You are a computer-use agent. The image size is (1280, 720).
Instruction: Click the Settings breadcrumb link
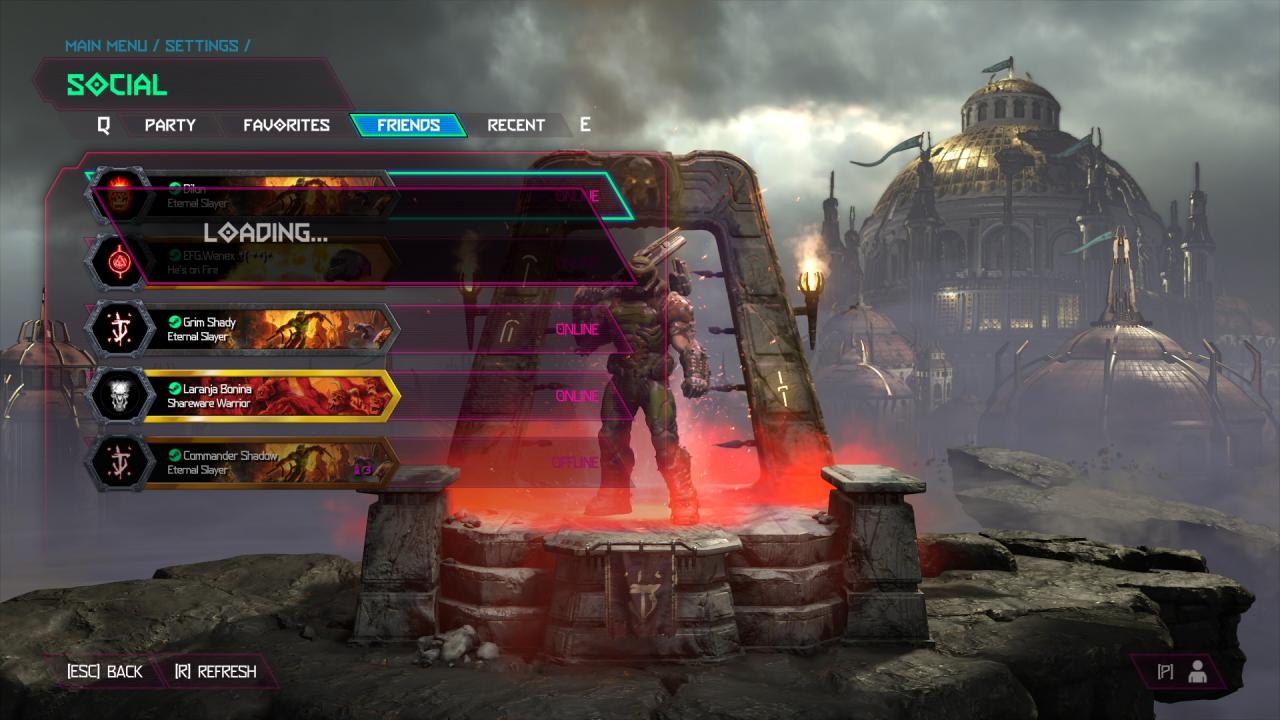(x=201, y=46)
